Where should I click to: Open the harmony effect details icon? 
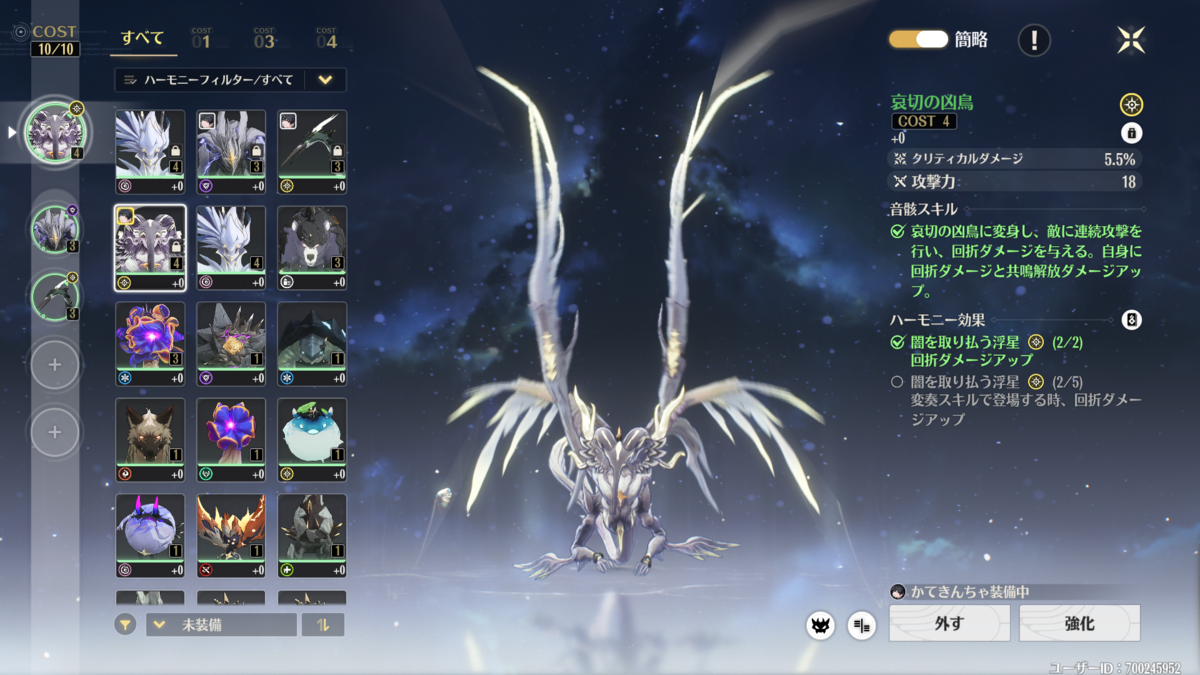1131,320
